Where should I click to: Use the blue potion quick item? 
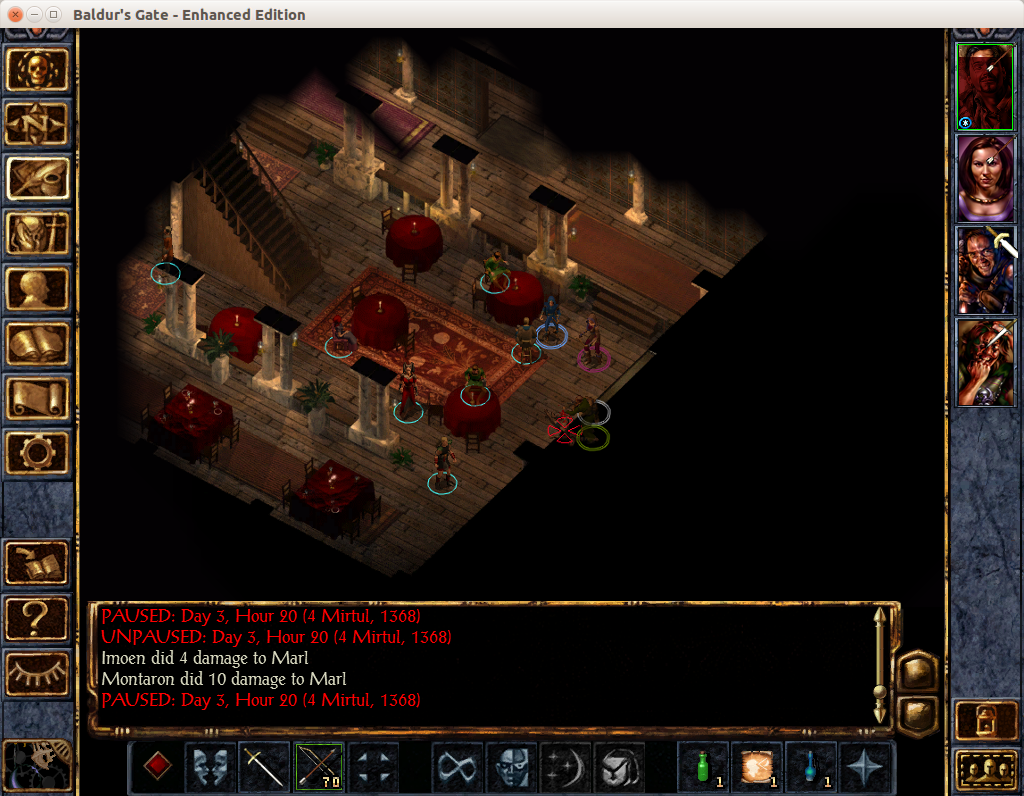[x=811, y=767]
